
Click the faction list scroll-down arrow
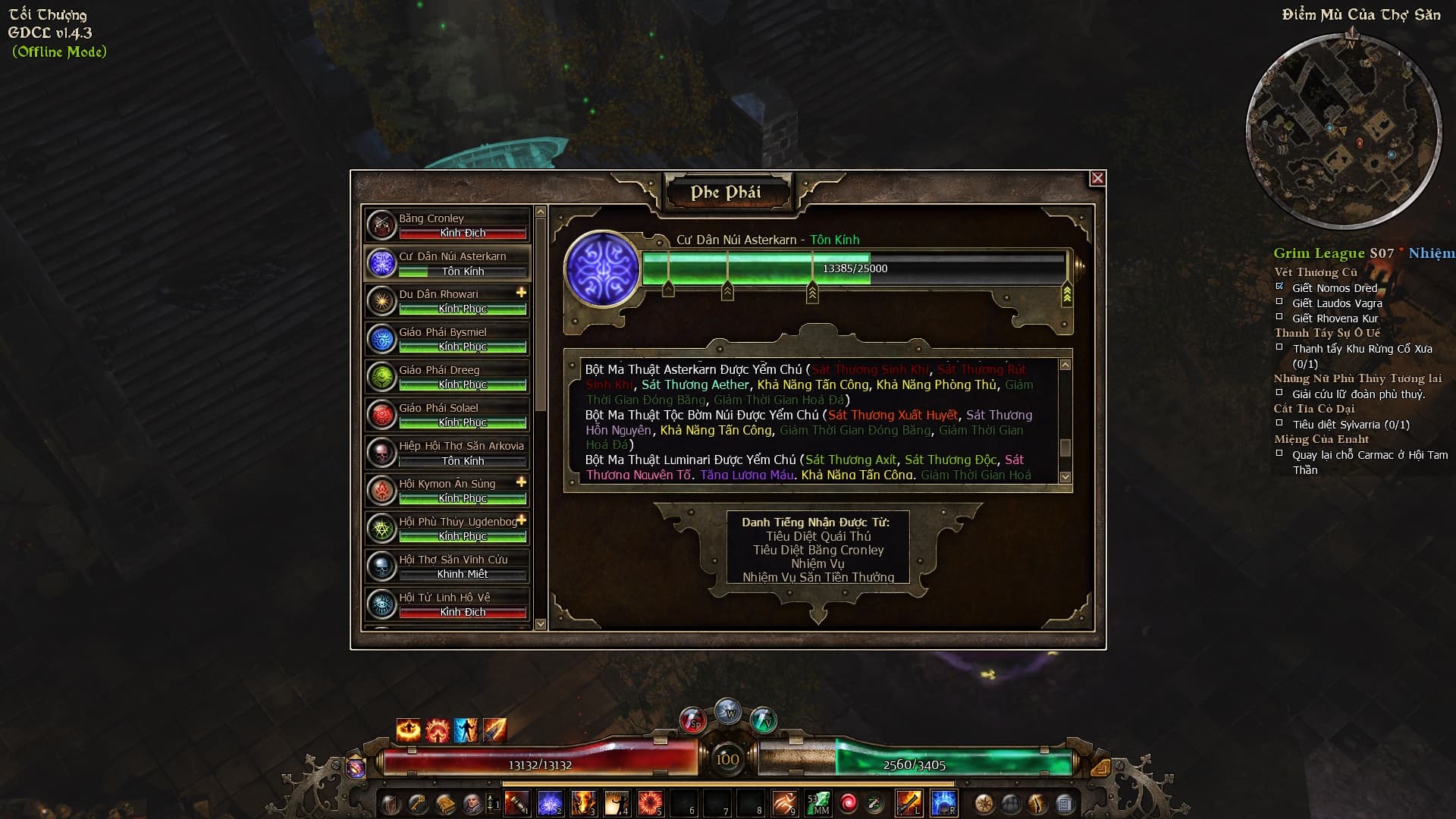pyautogui.click(x=541, y=624)
